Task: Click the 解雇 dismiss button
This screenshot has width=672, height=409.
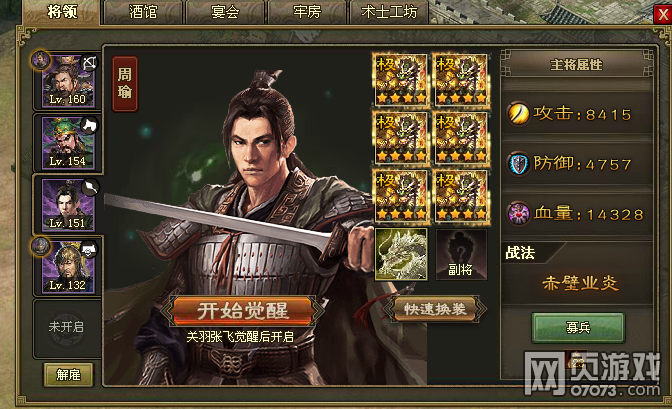Action: tap(68, 375)
